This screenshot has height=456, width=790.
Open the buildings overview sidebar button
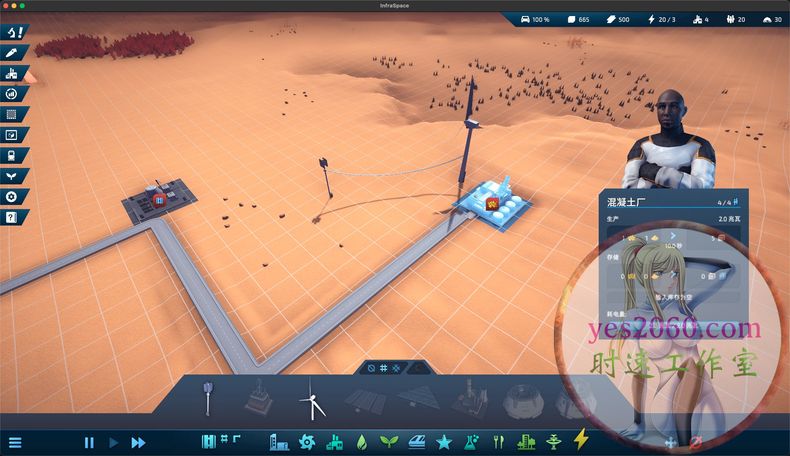(x=11, y=73)
